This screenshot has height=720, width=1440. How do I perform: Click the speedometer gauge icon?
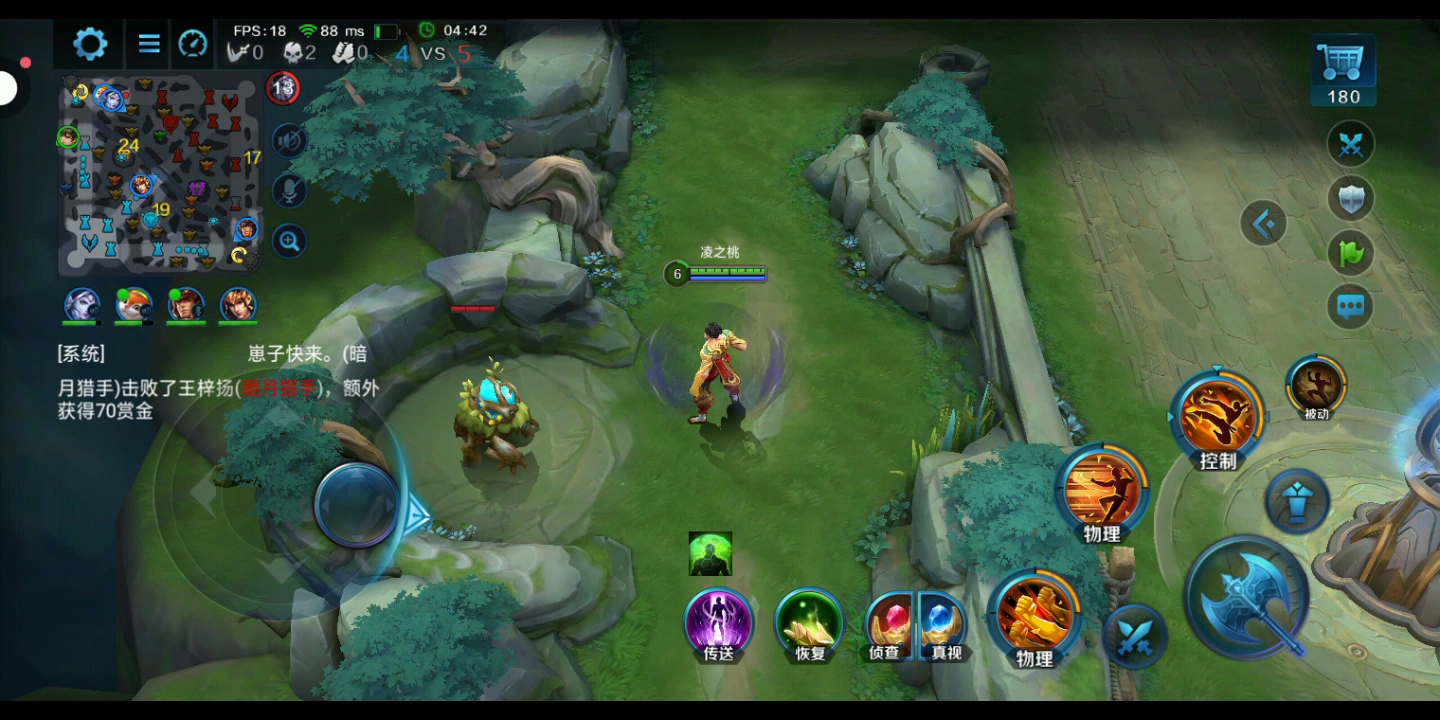tap(193, 43)
